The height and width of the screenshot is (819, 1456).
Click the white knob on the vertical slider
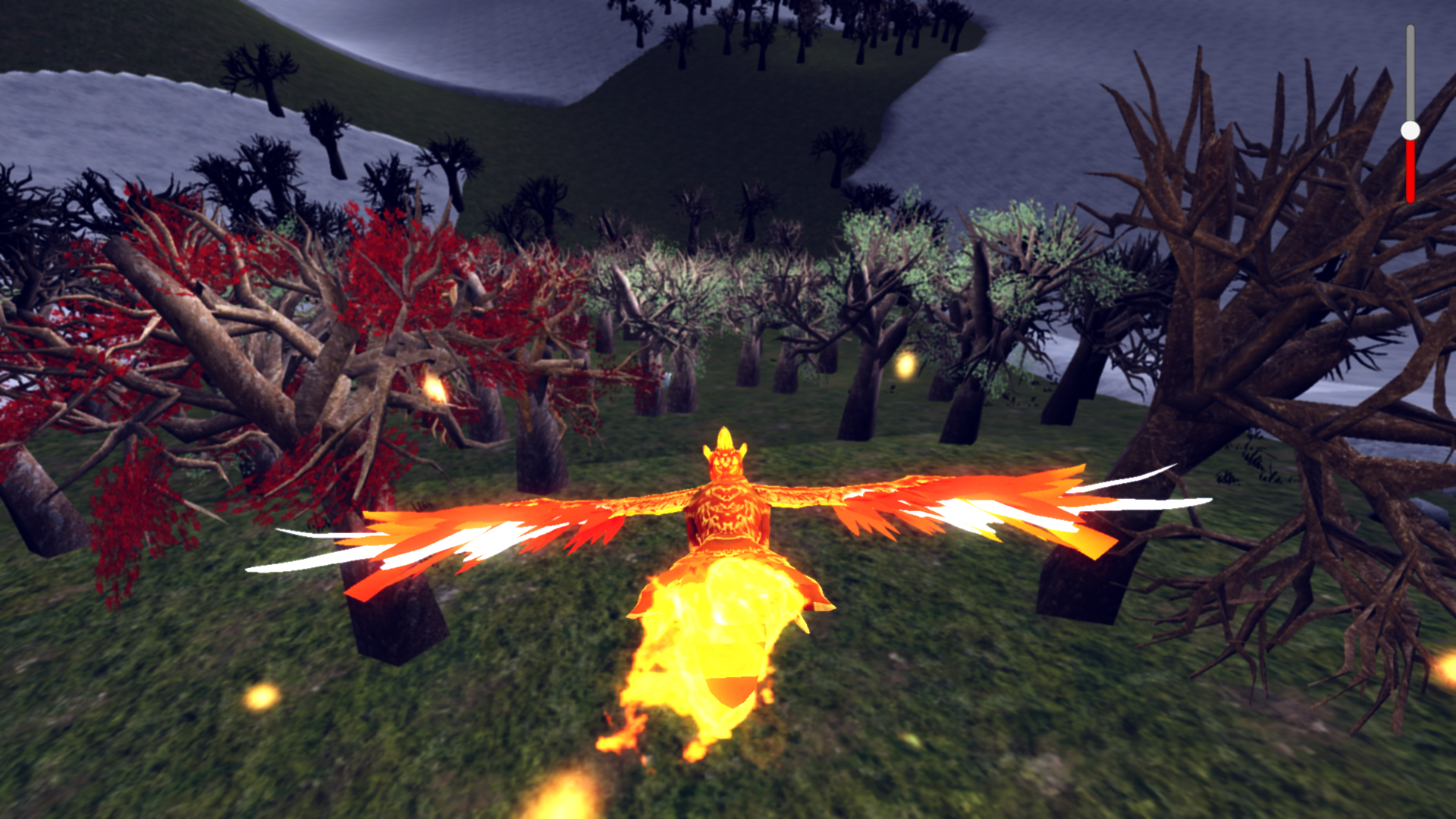point(1410,130)
